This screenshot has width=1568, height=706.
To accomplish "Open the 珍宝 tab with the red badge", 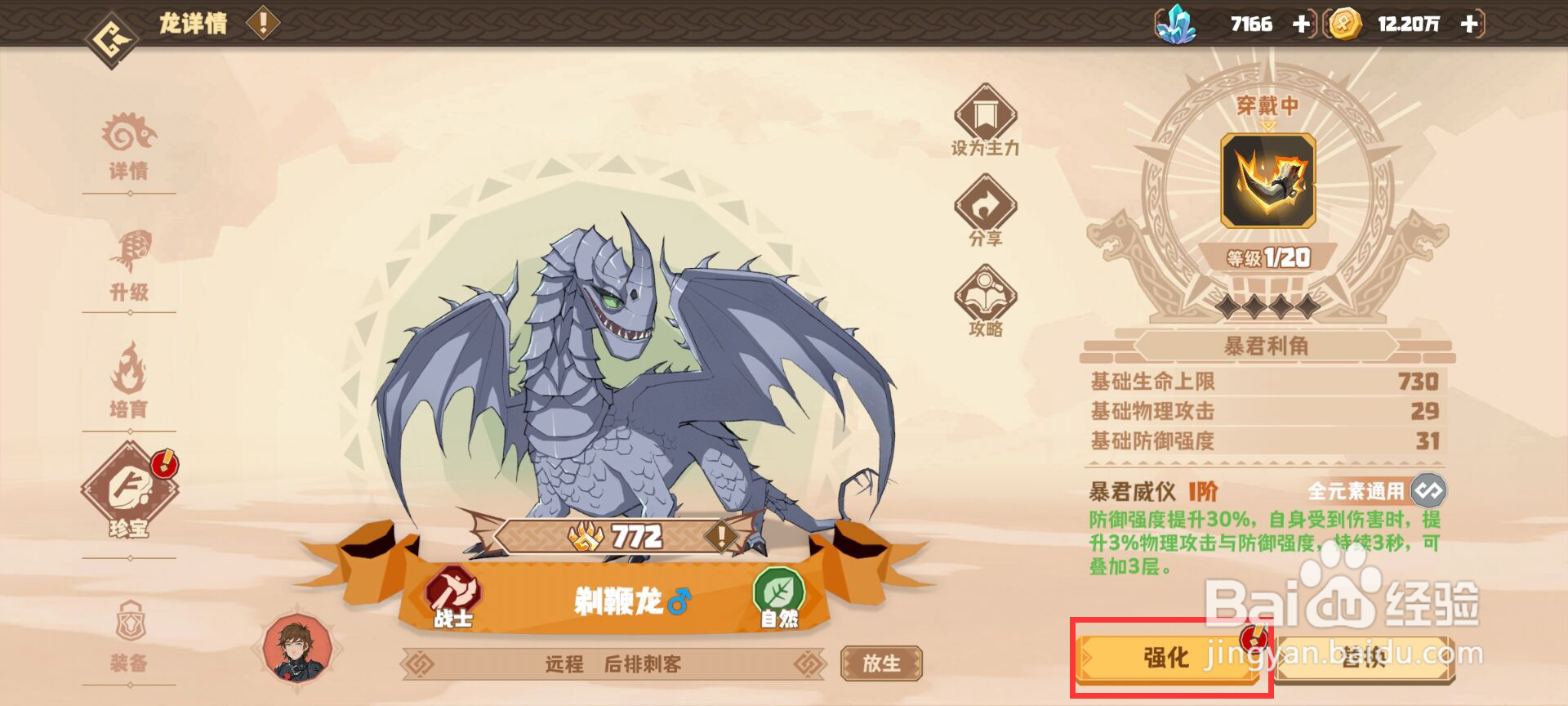I will [131, 504].
